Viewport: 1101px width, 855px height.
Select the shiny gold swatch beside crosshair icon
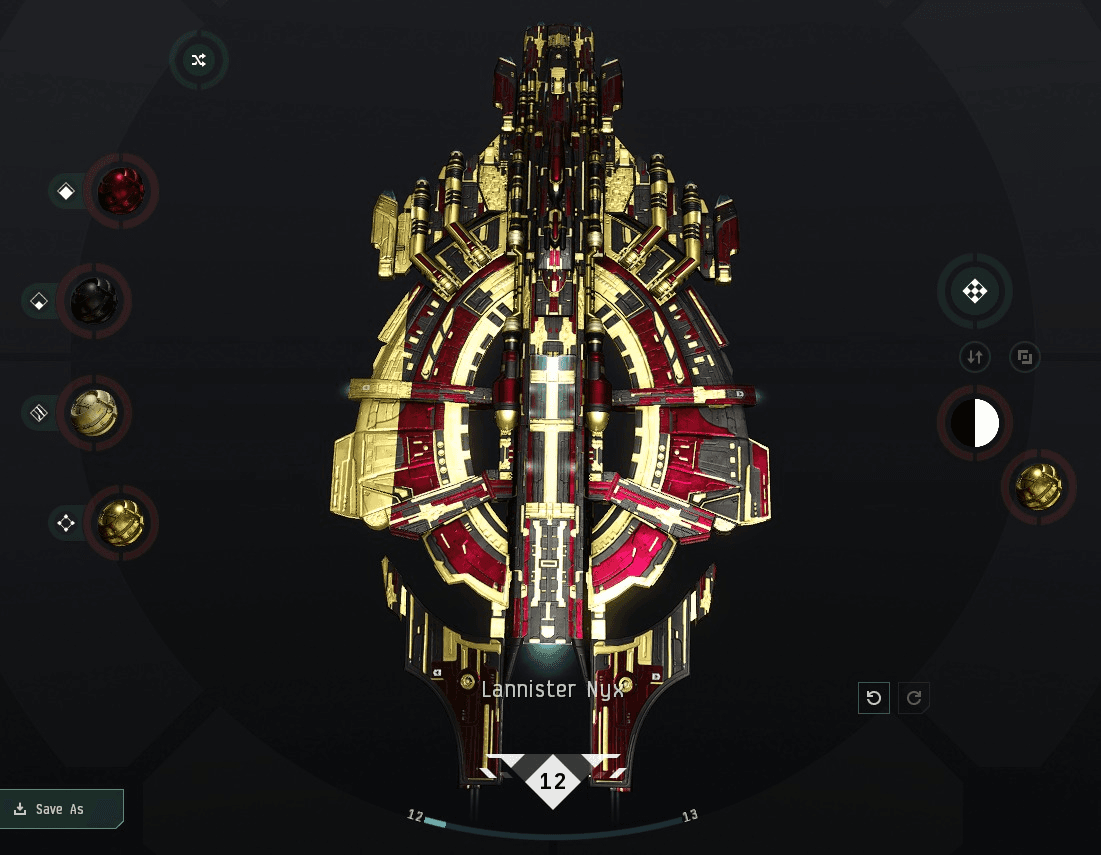pyautogui.click(x=120, y=522)
